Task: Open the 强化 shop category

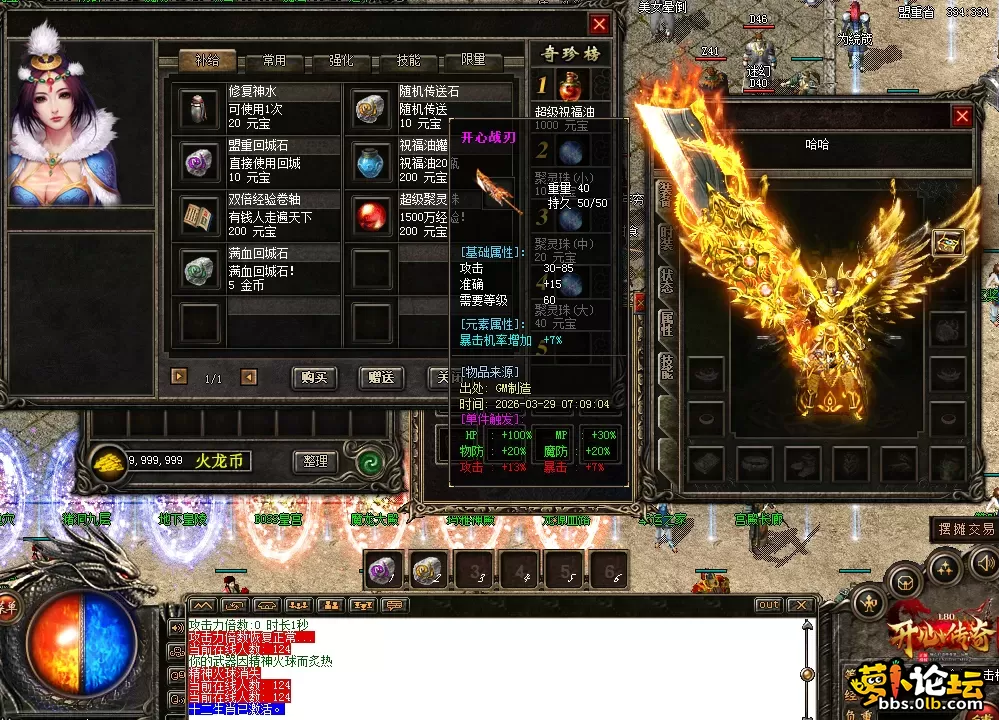Action: tap(341, 61)
